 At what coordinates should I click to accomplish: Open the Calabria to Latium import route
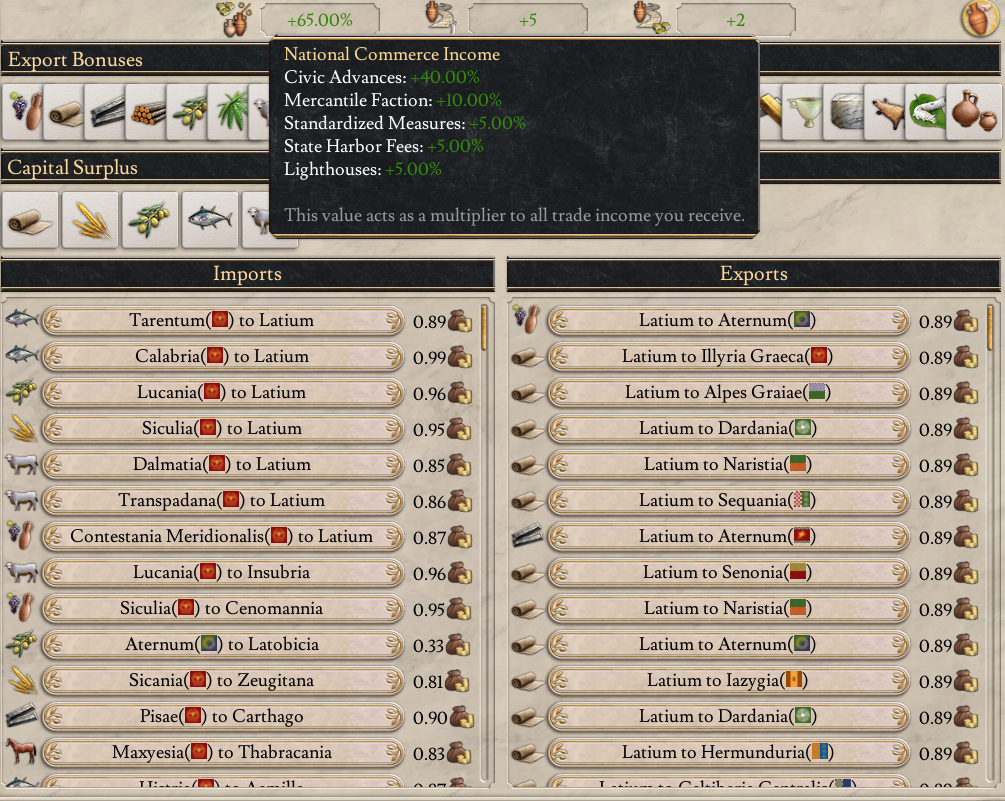222,356
